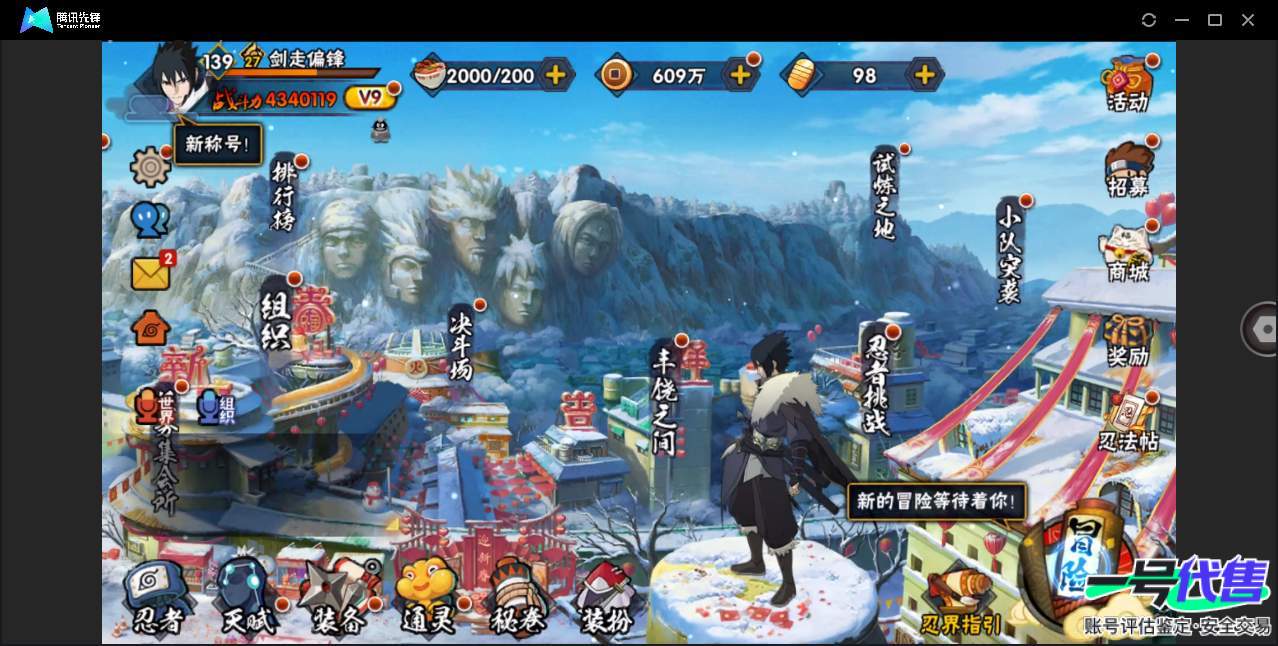
Task: Open the mail envelope inbox
Action: 150,273
